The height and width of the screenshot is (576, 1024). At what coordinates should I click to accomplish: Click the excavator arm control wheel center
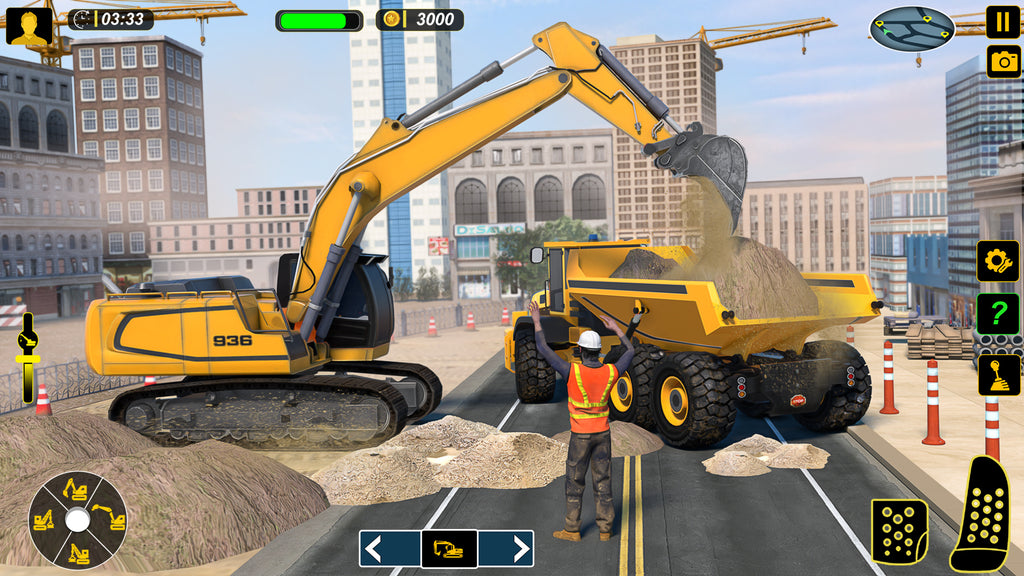(77, 519)
